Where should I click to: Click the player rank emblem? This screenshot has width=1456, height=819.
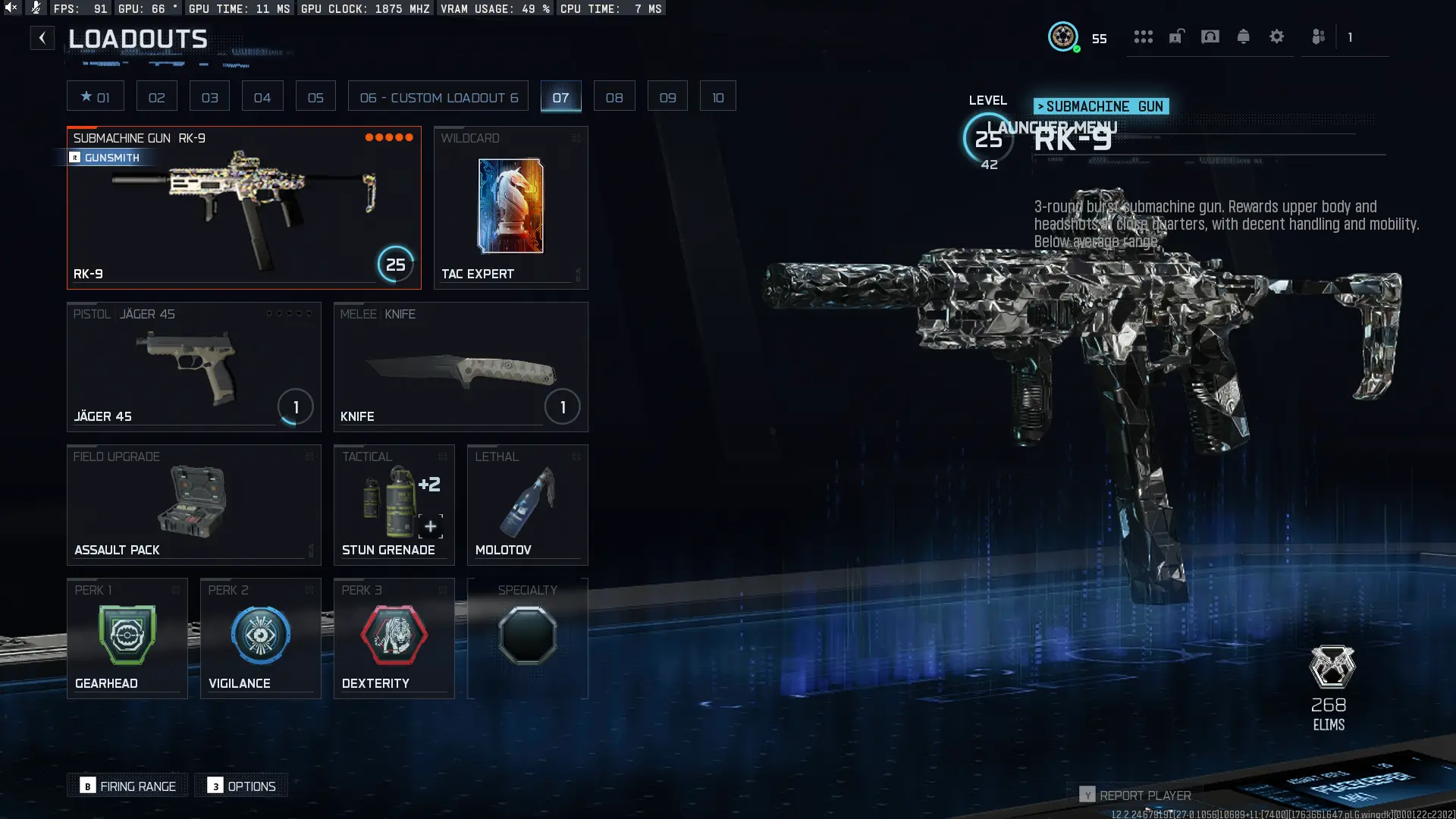1064,37
